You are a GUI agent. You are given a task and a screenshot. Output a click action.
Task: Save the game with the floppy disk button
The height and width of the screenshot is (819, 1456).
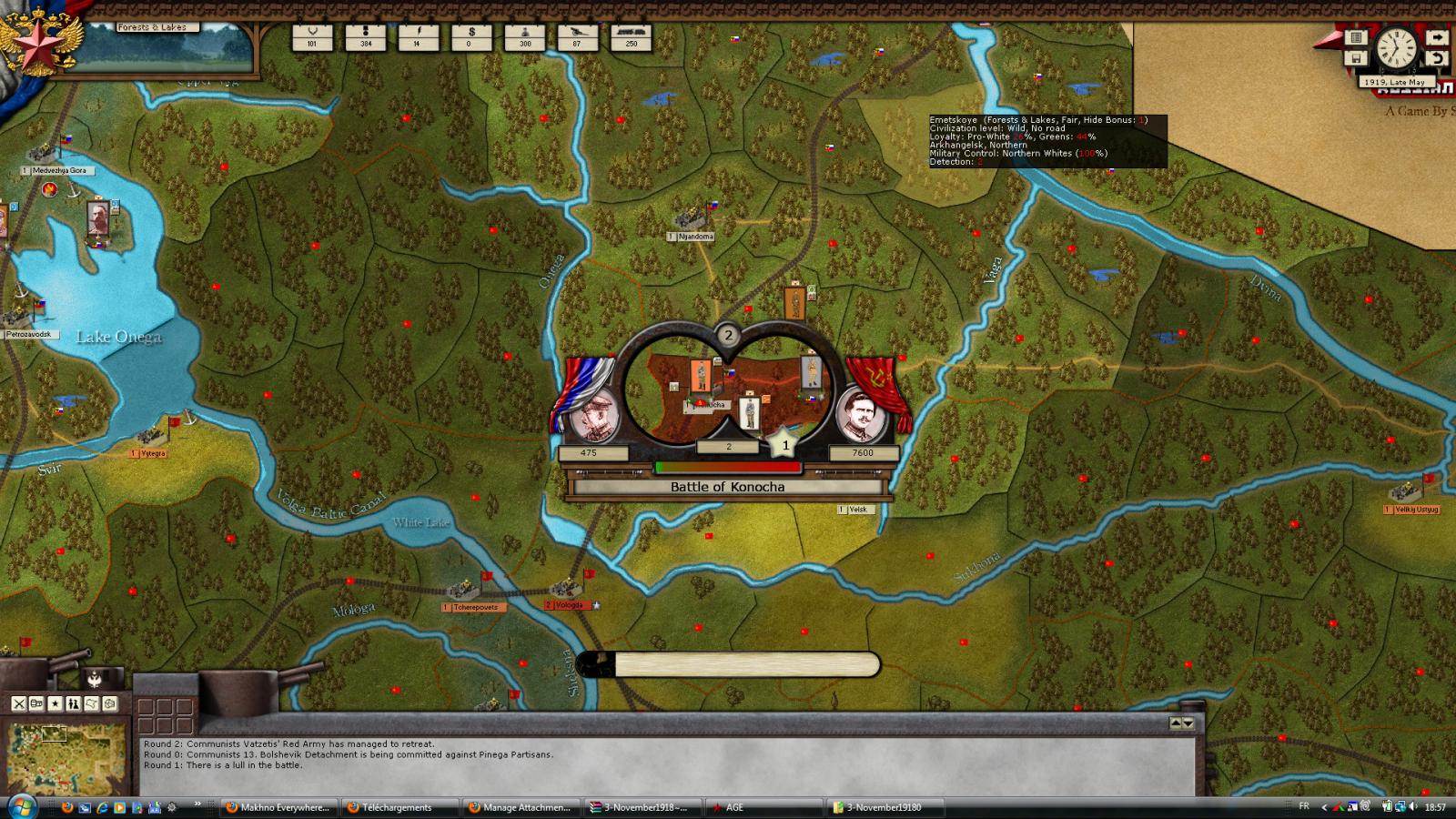[1356, 58]
